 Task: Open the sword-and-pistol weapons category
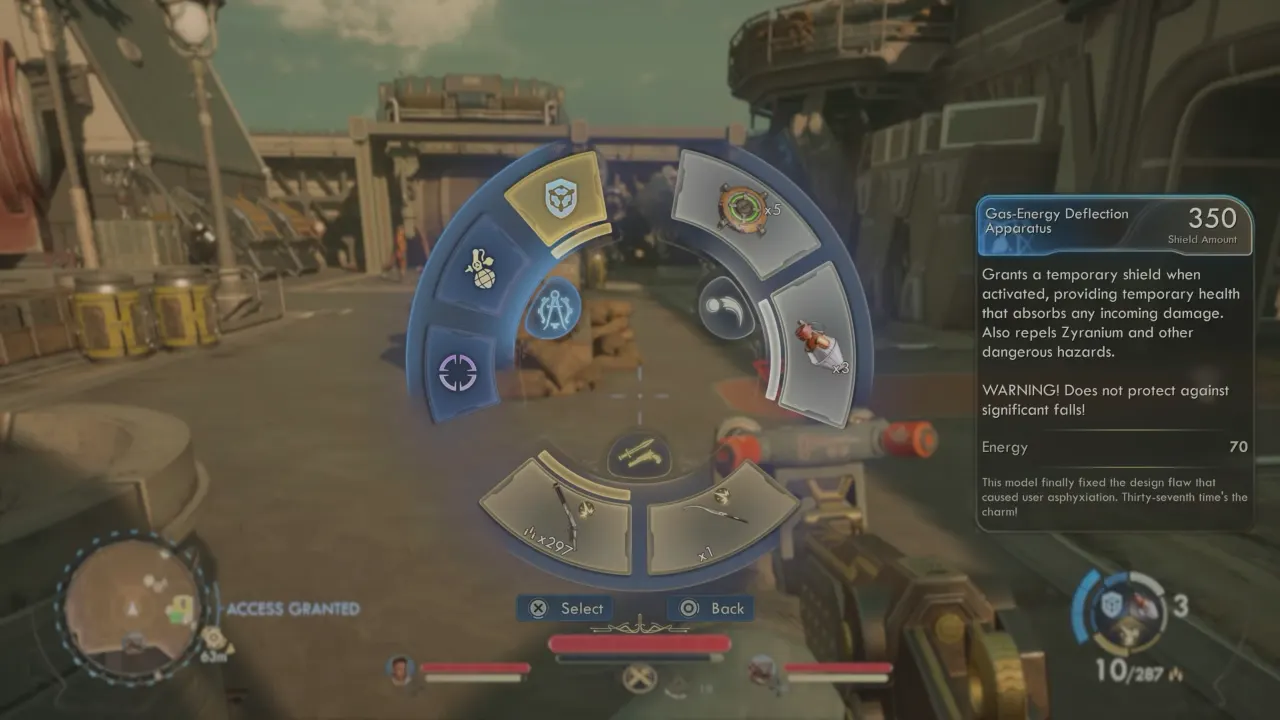639,455
